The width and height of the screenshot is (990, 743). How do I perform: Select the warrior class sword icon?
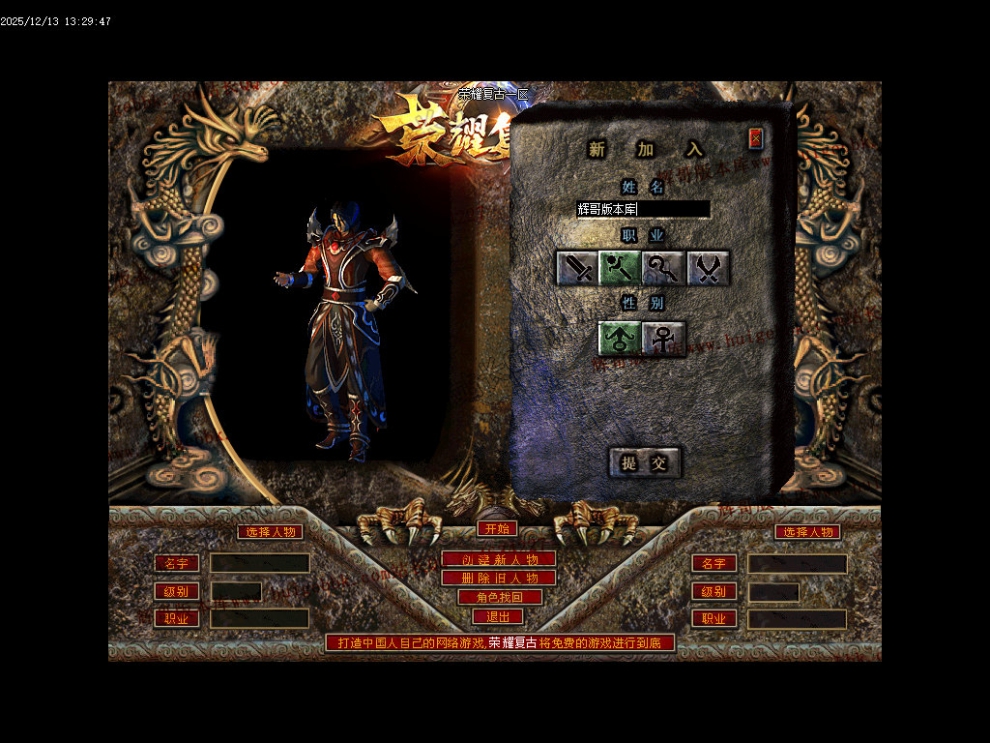click(x=577, y=268)
